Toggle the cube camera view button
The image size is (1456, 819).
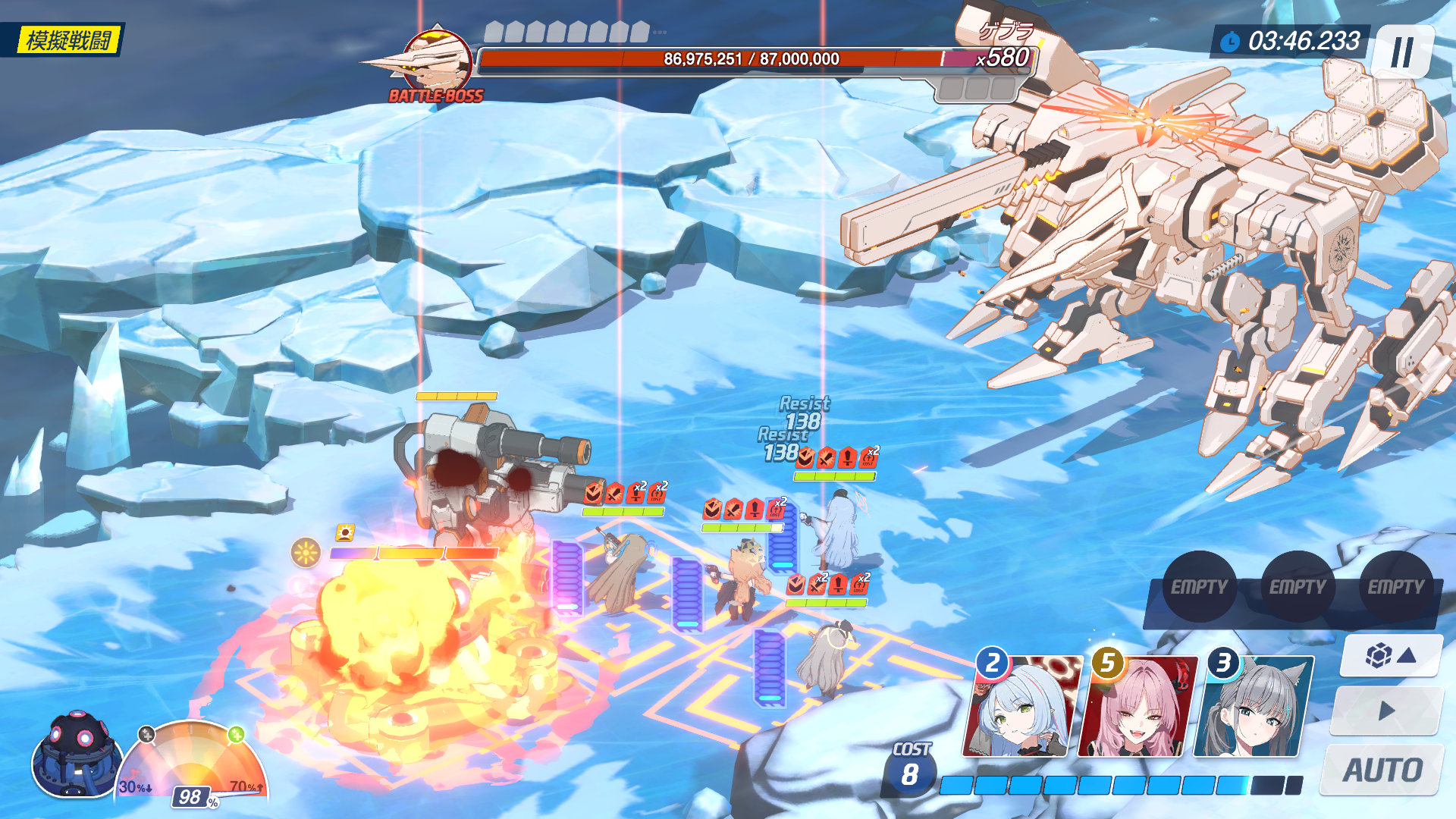point(1390,655)
